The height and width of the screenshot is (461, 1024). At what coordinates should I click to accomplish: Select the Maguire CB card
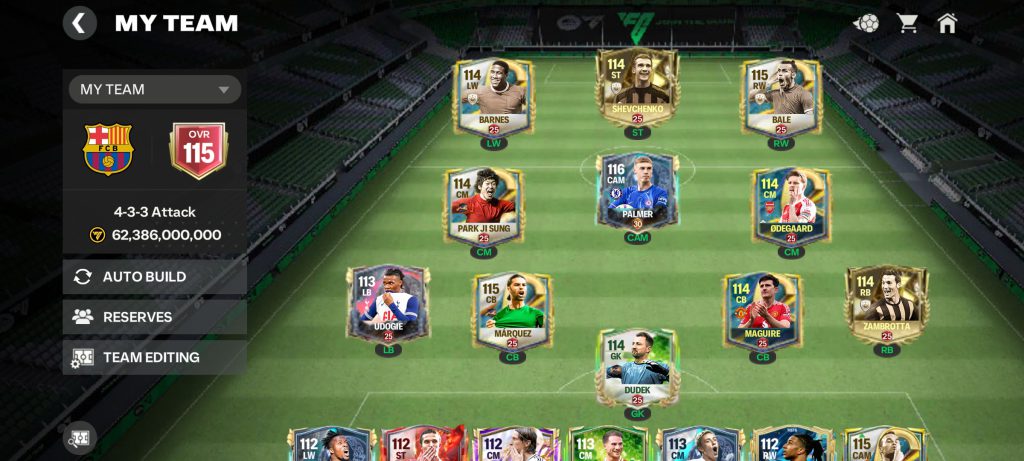point(763,312)
